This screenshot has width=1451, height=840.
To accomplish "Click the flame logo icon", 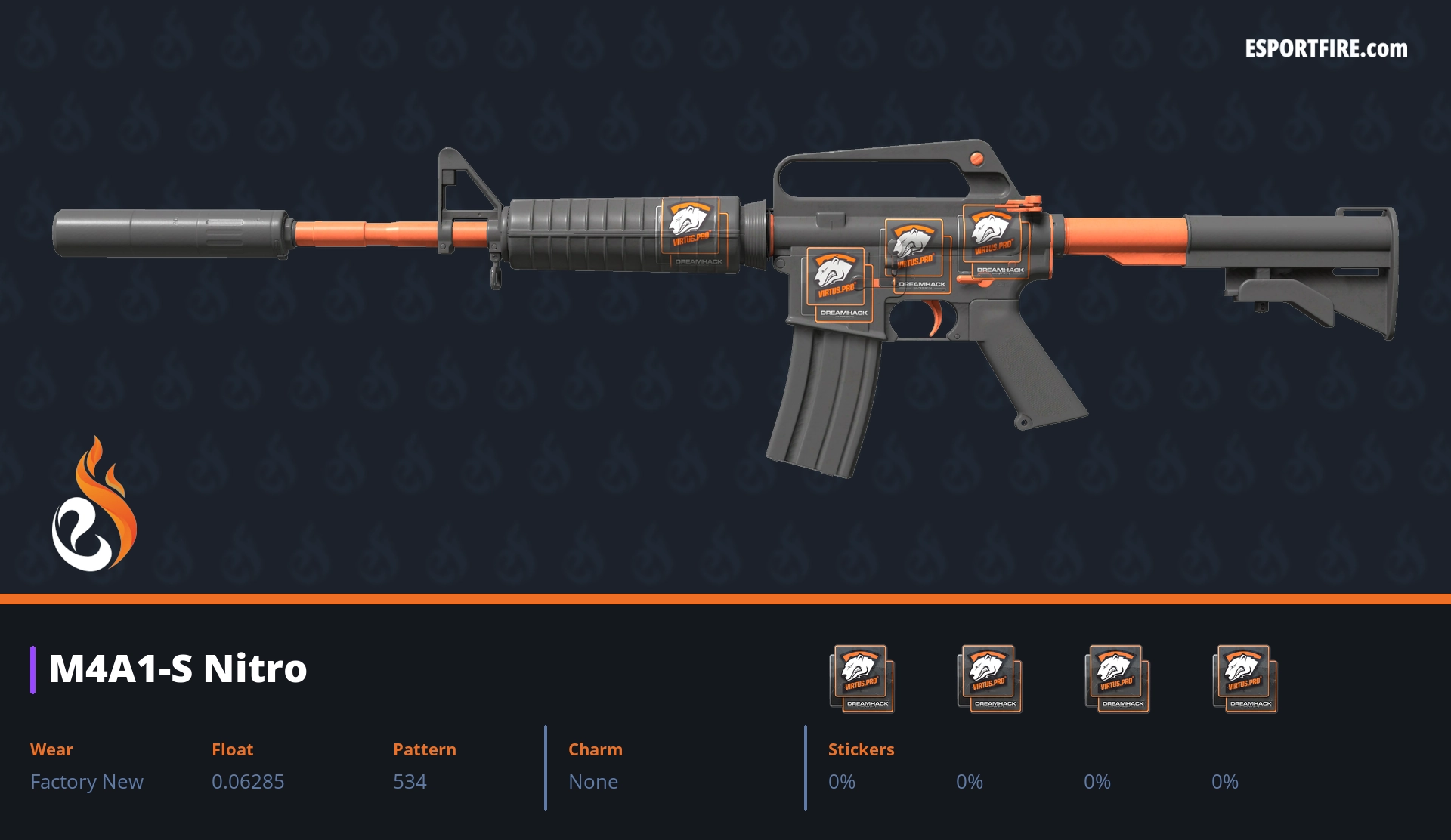I will pos(94,505).
